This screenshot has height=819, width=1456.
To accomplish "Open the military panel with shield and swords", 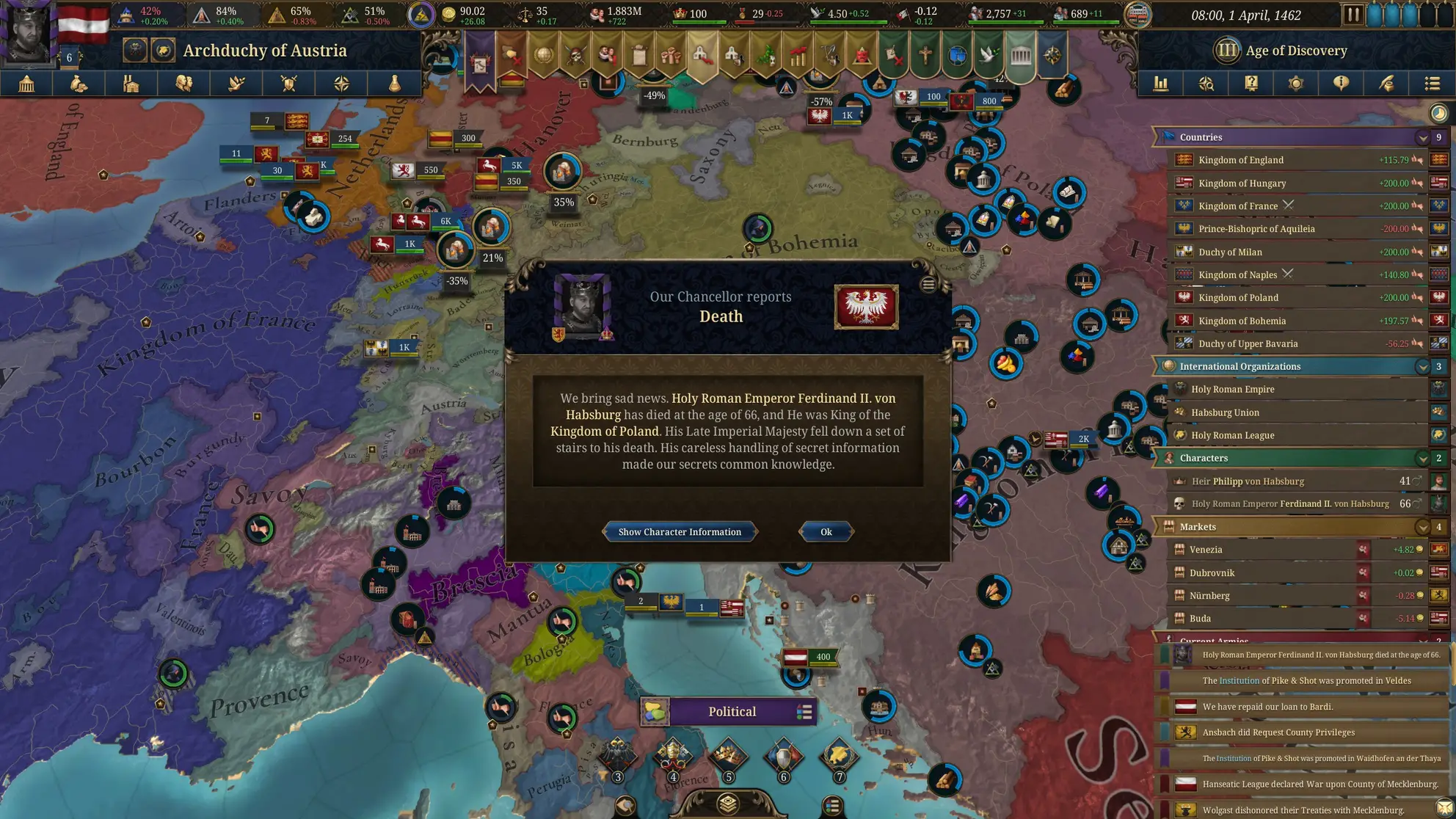I will [x=288, y=84].
